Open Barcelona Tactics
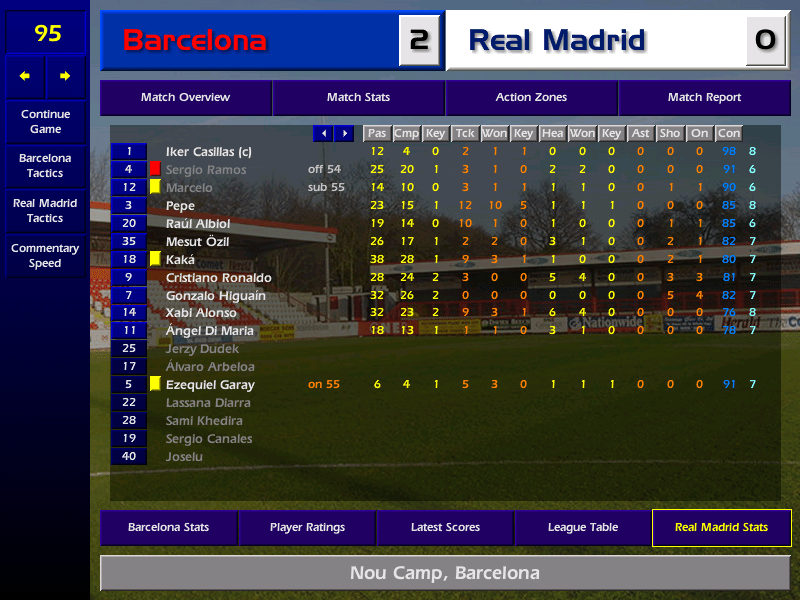The width and height of the screenshot is (800, 600). (45, 166)
